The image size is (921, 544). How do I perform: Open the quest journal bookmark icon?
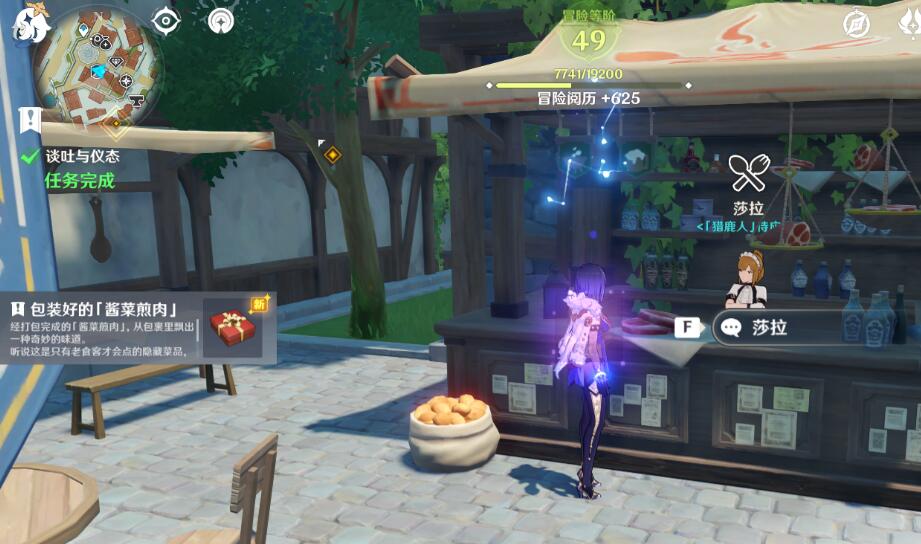(29, 119)
